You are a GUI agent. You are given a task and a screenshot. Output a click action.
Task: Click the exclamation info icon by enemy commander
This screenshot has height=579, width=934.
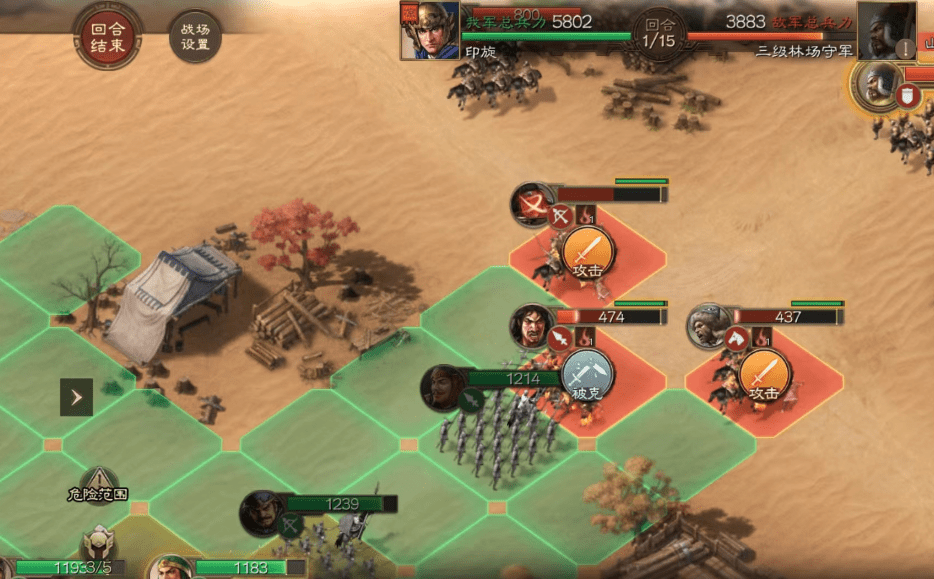pos(904,47)
